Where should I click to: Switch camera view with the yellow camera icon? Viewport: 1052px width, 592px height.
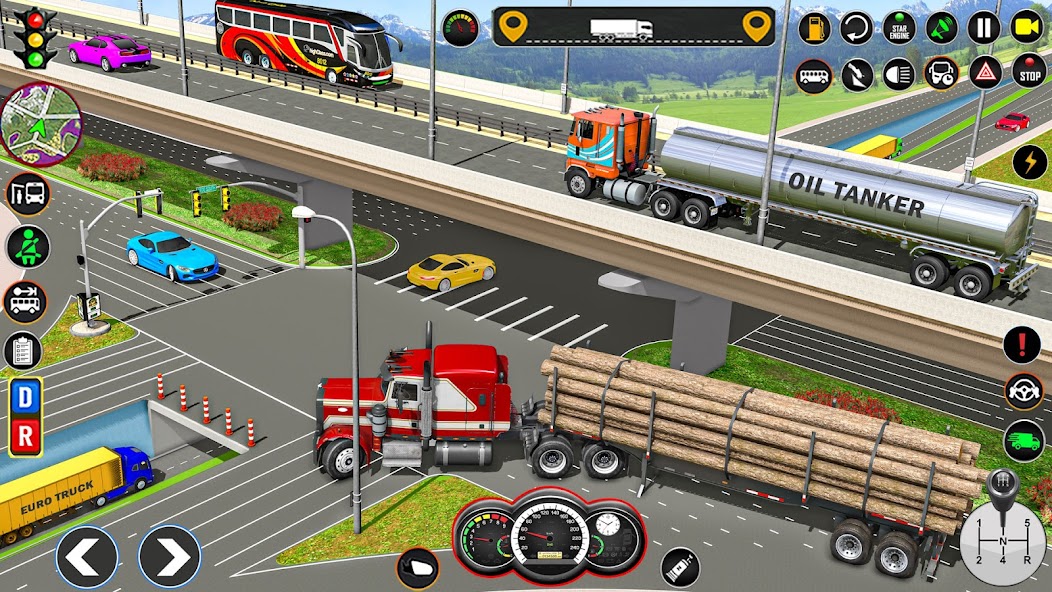pos(1027,27)
